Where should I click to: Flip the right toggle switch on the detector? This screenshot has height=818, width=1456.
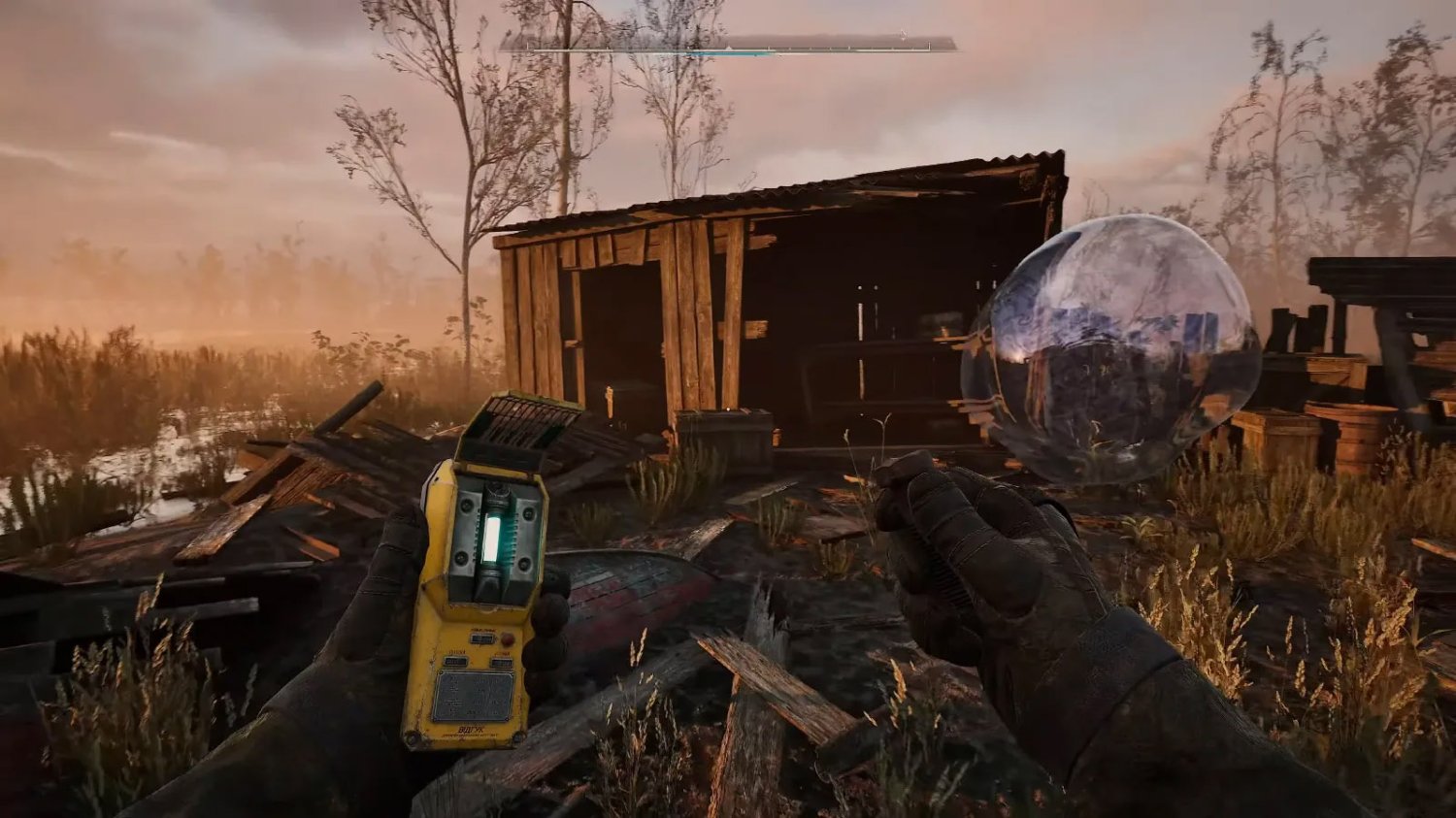click(501, 661)
